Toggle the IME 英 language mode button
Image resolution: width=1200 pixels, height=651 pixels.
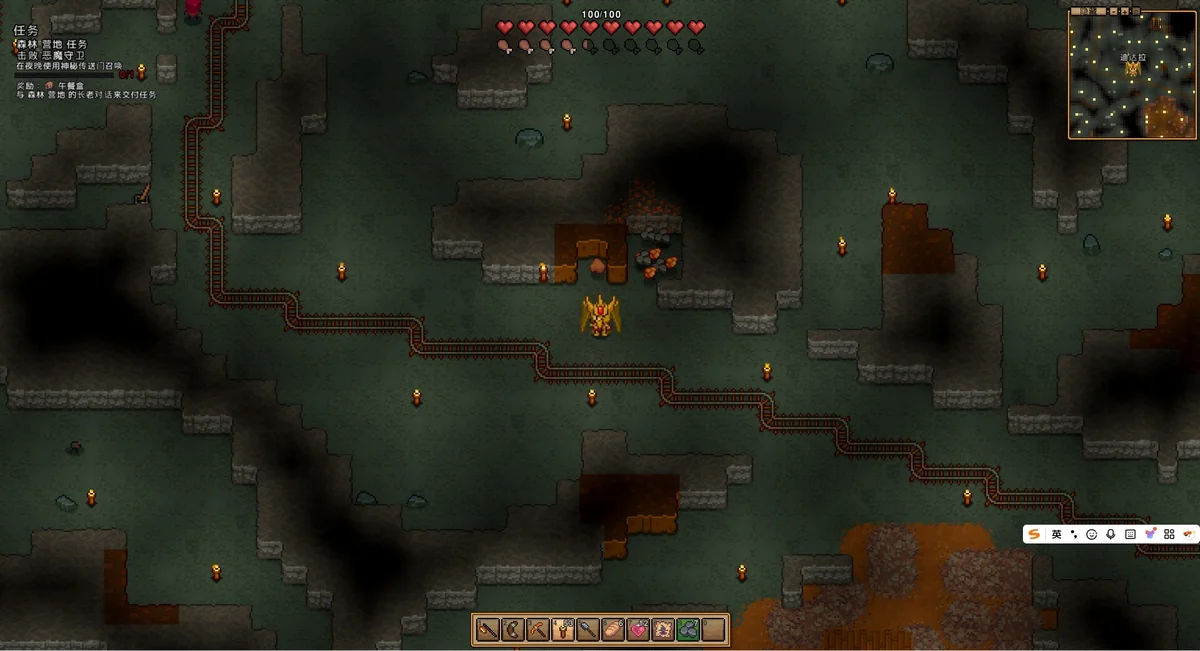pos(1056,535)
